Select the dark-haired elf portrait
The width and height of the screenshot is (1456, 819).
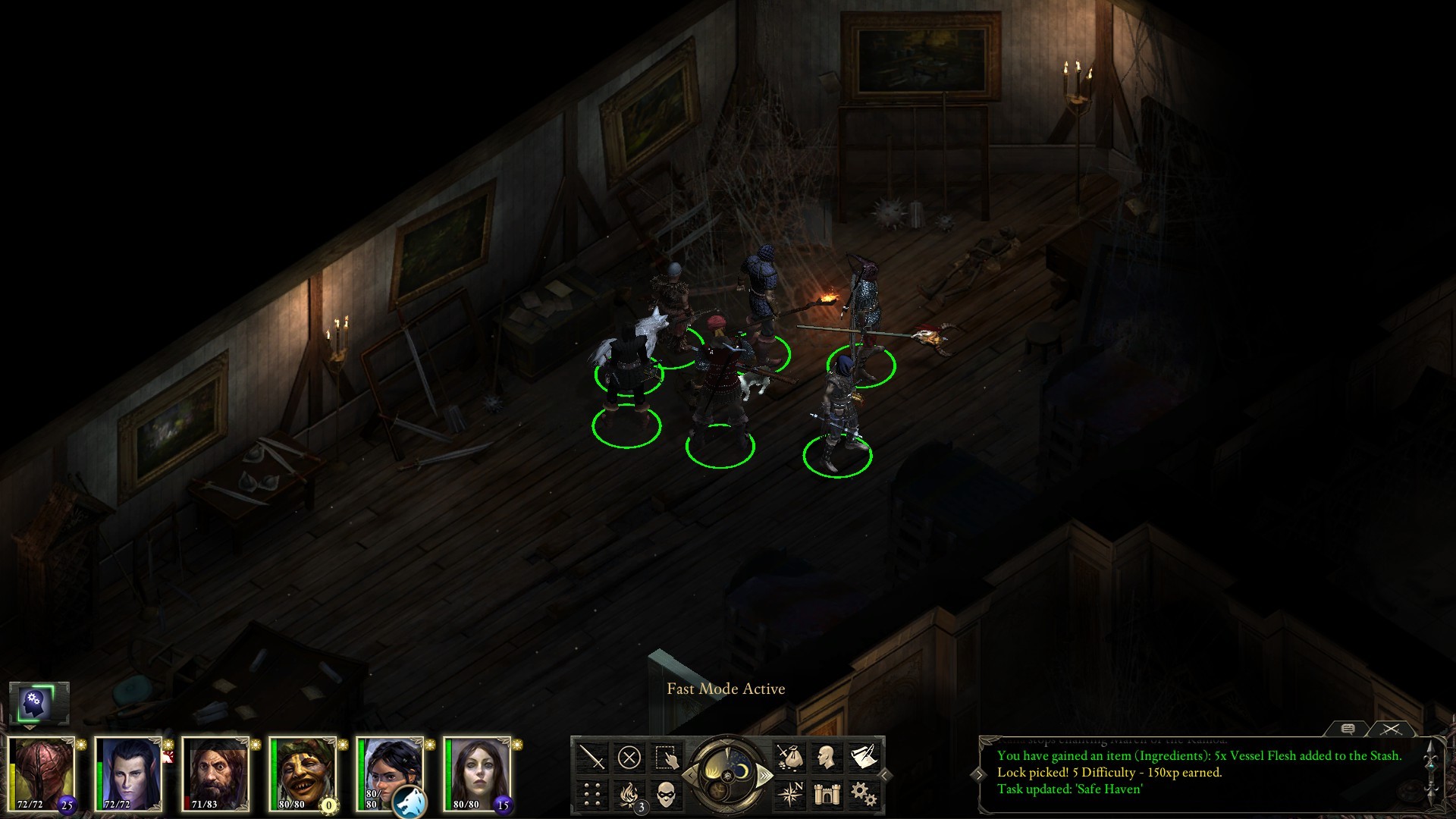coord(129,773)
